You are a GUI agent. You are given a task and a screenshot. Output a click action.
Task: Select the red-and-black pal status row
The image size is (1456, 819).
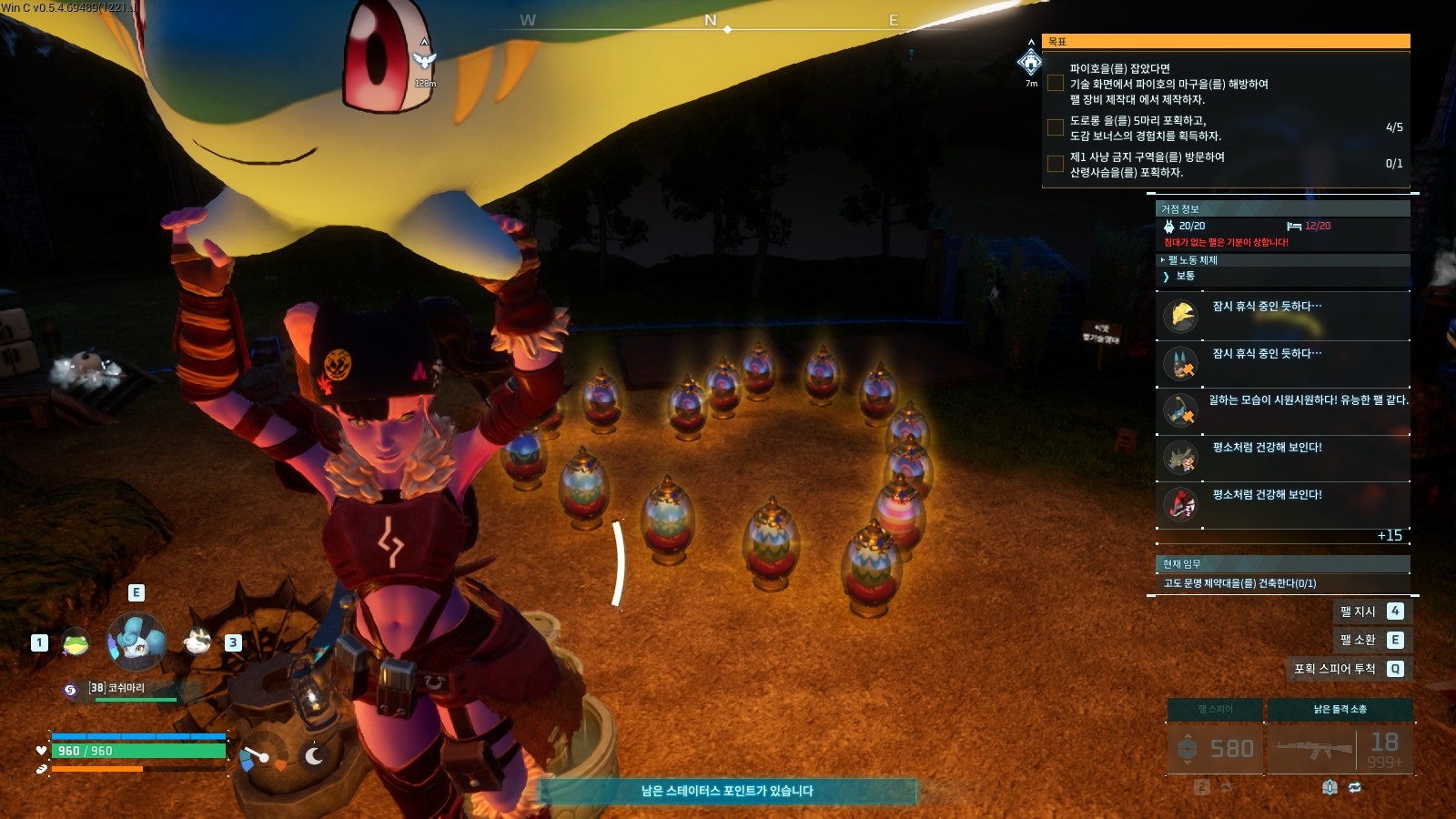click(x=1282, y=504)
